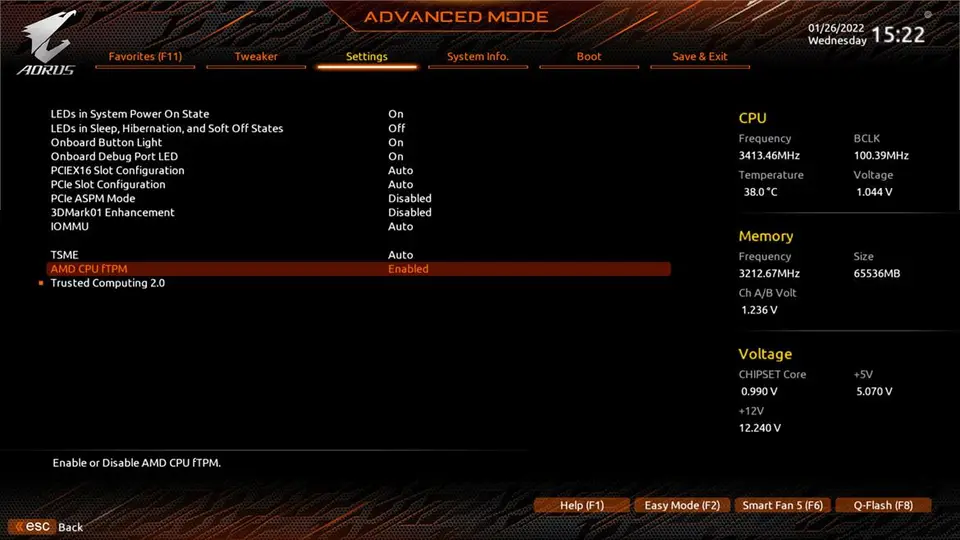Change the AMD CPU fTPM Enabled value
Screen dimensions: 960x540
(x=408, y=269)
